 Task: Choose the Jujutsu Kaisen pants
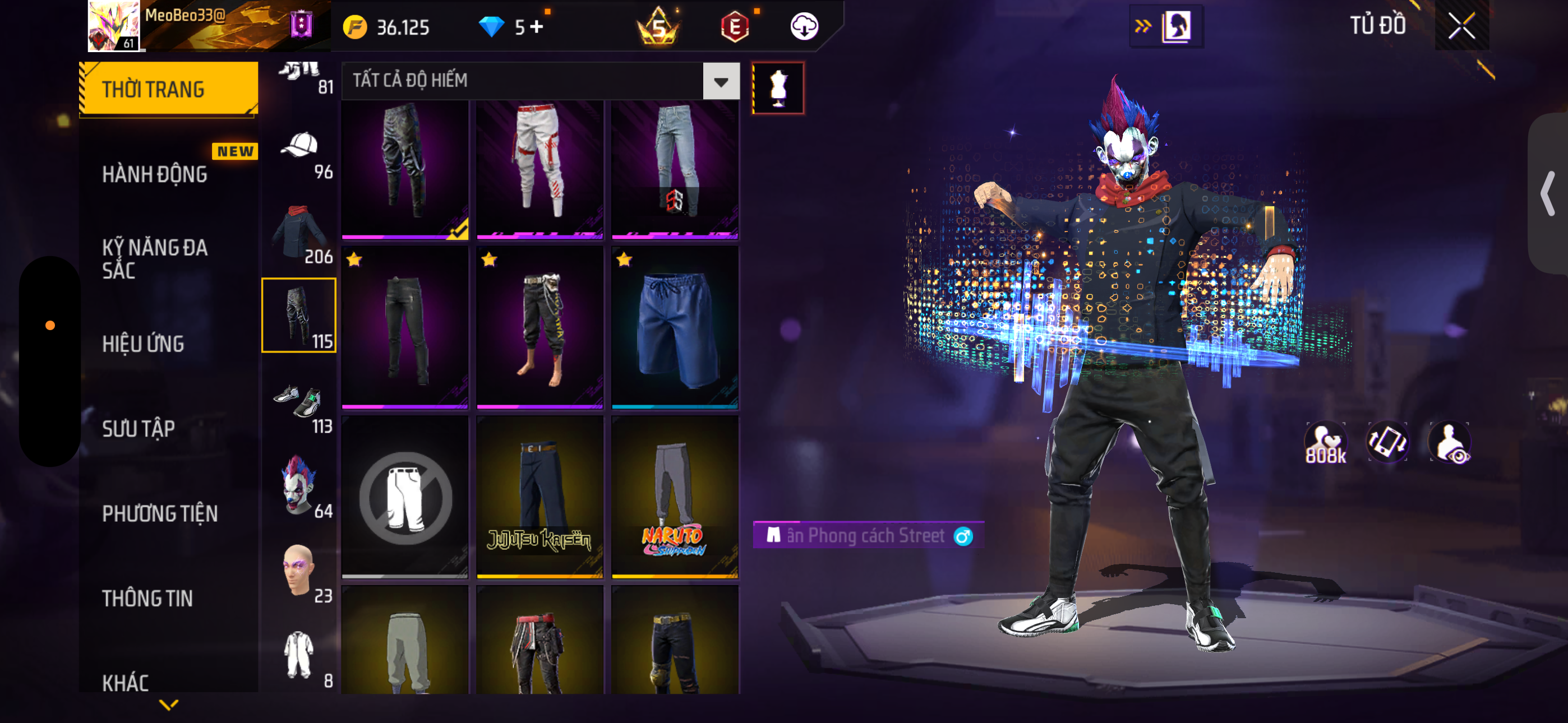click(x=539, y=496)
